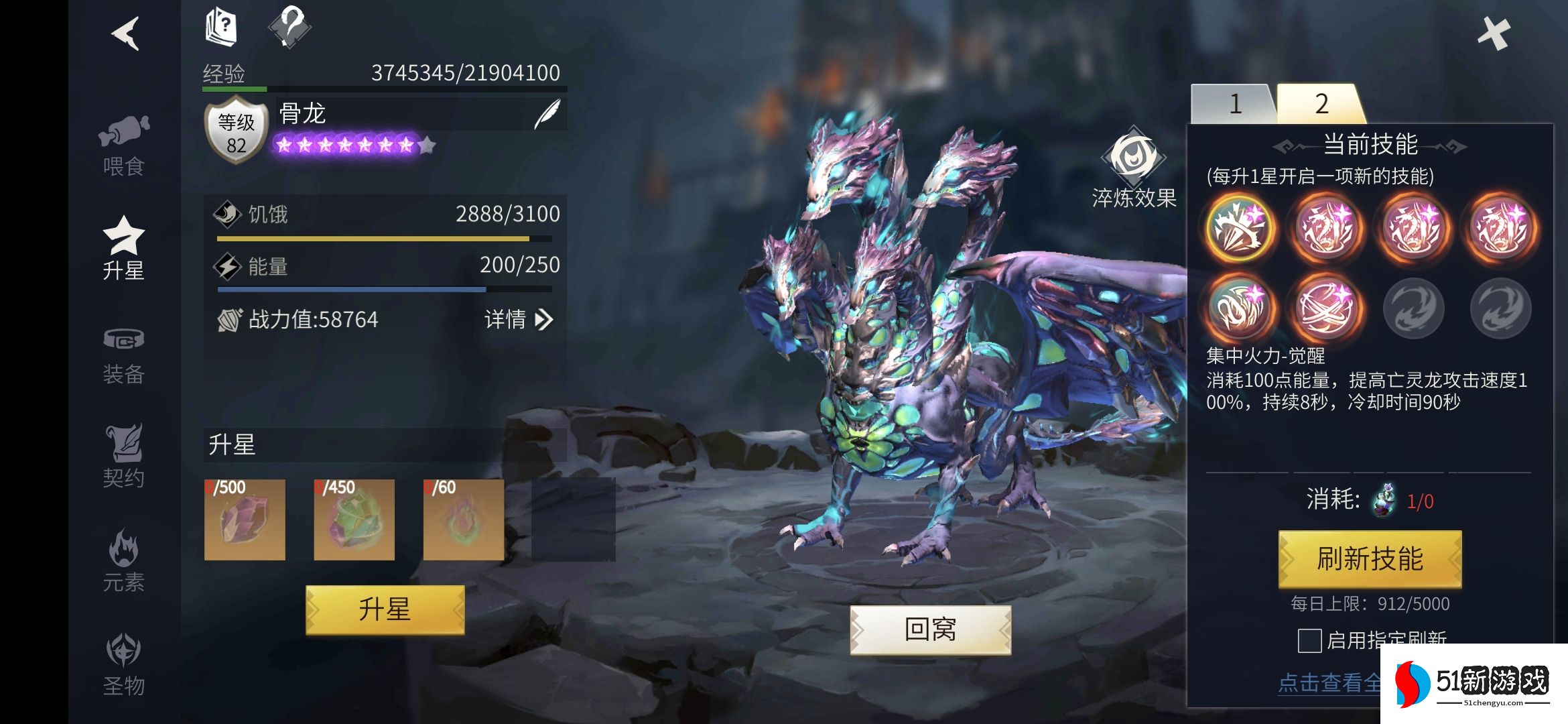Open the 淬炼效果 tempering effect icon

pos(1134,158)
